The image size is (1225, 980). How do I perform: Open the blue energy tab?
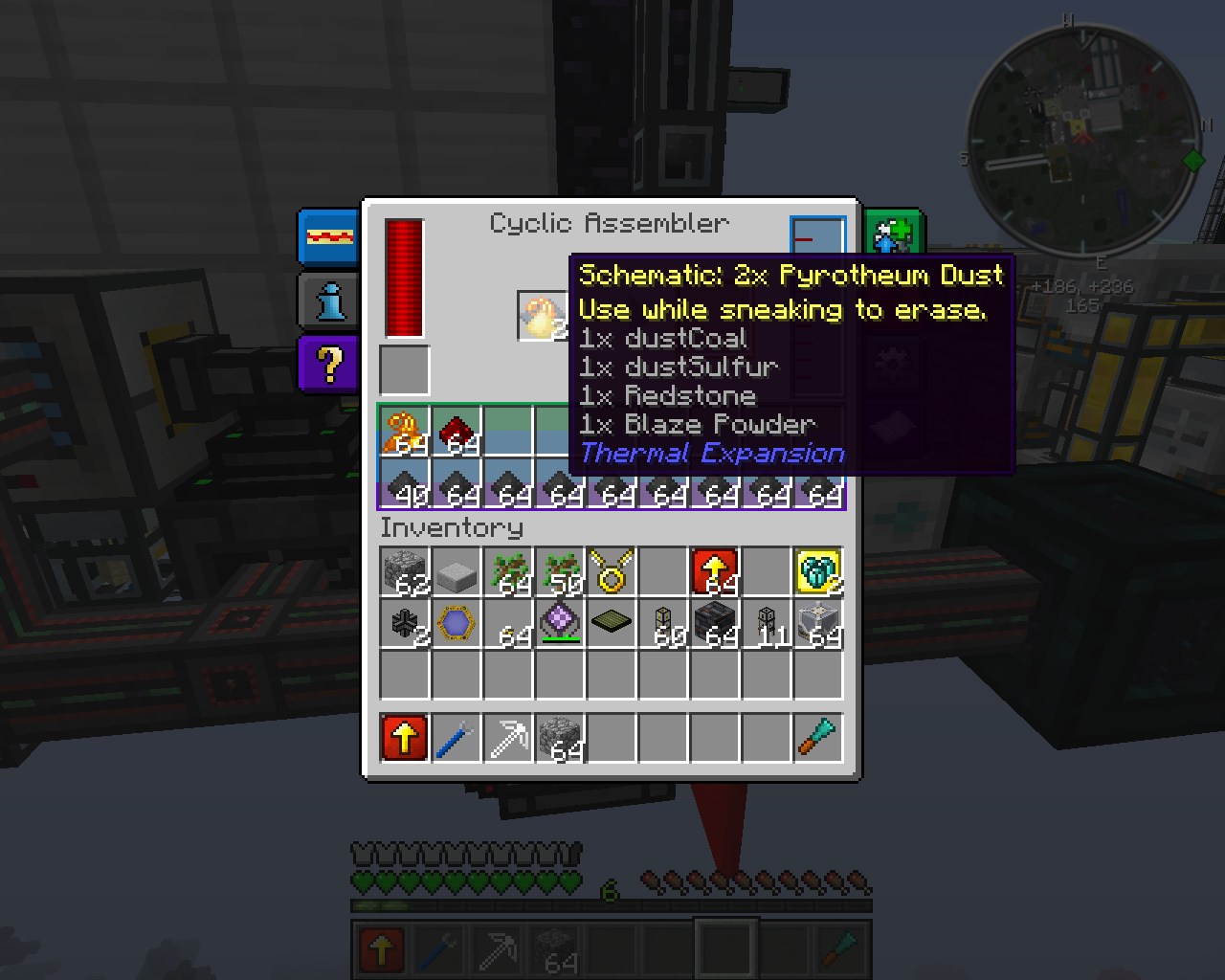(x=328, y=236)
